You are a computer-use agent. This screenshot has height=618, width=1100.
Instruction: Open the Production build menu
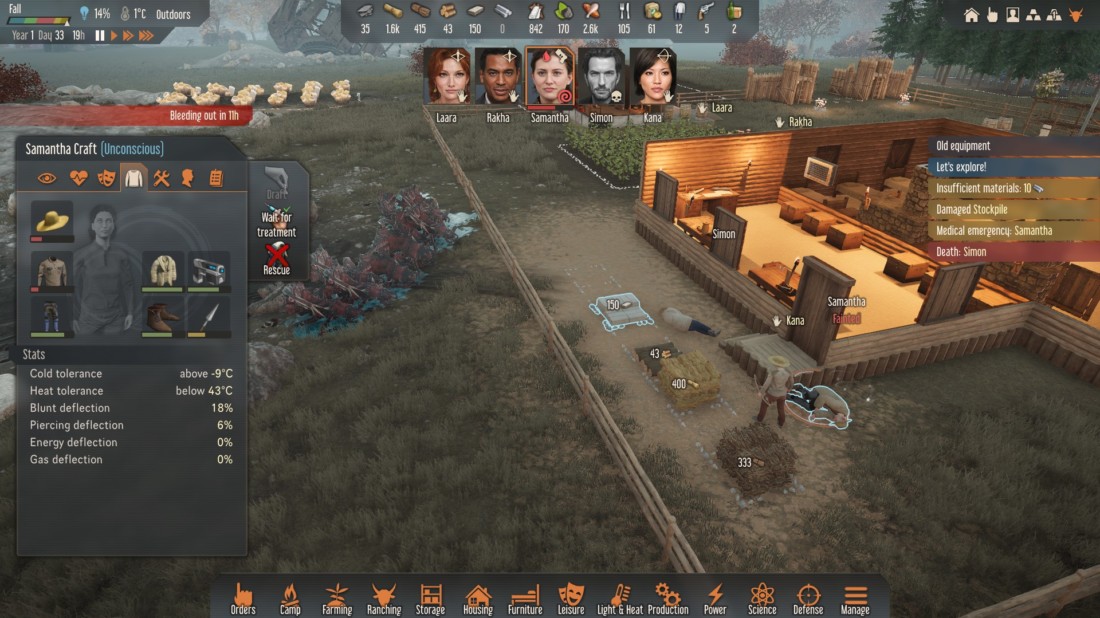tap(668, 598)
